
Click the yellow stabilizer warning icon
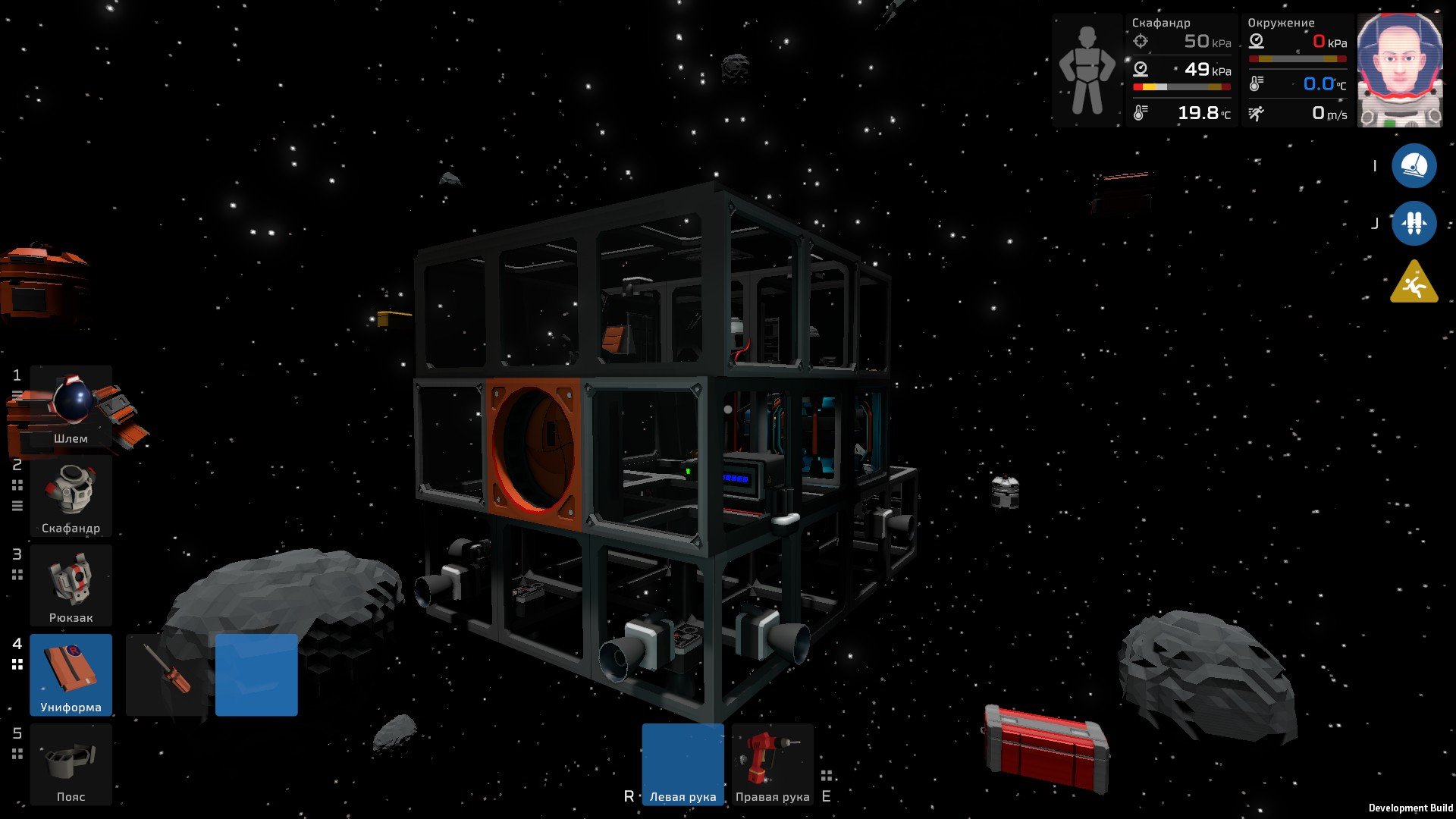point(1414,283)
